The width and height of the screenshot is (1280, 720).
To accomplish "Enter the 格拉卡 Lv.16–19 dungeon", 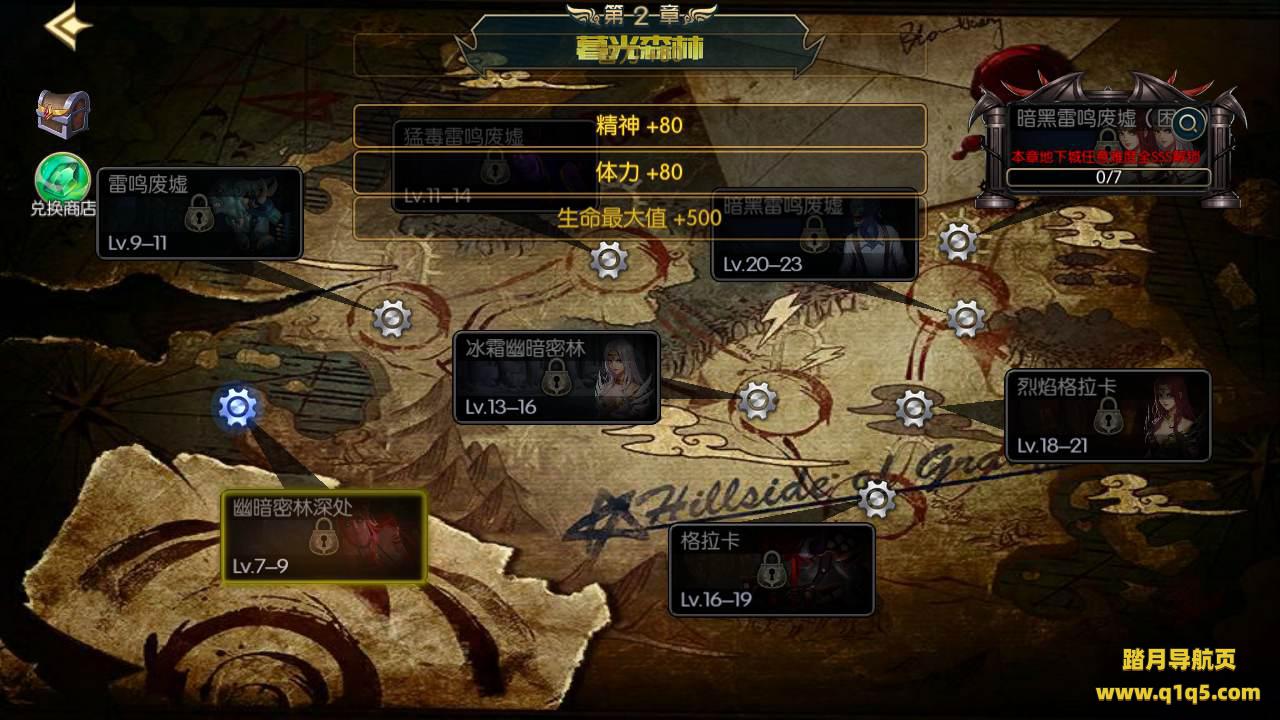I will coord(771,569).
